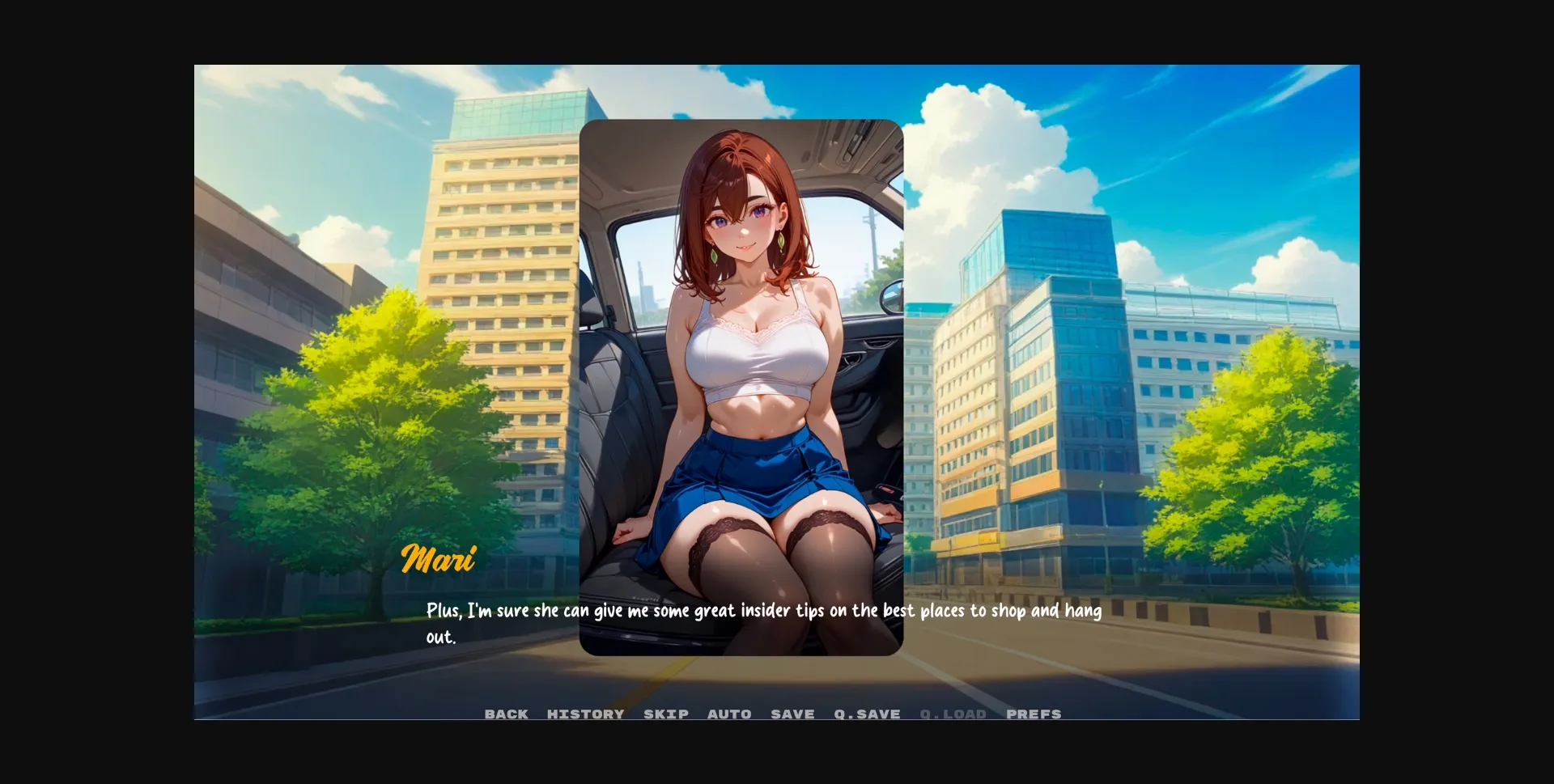Open the save menu to store progress
The image size is (1554, 784).
click(x=792, y=714)
